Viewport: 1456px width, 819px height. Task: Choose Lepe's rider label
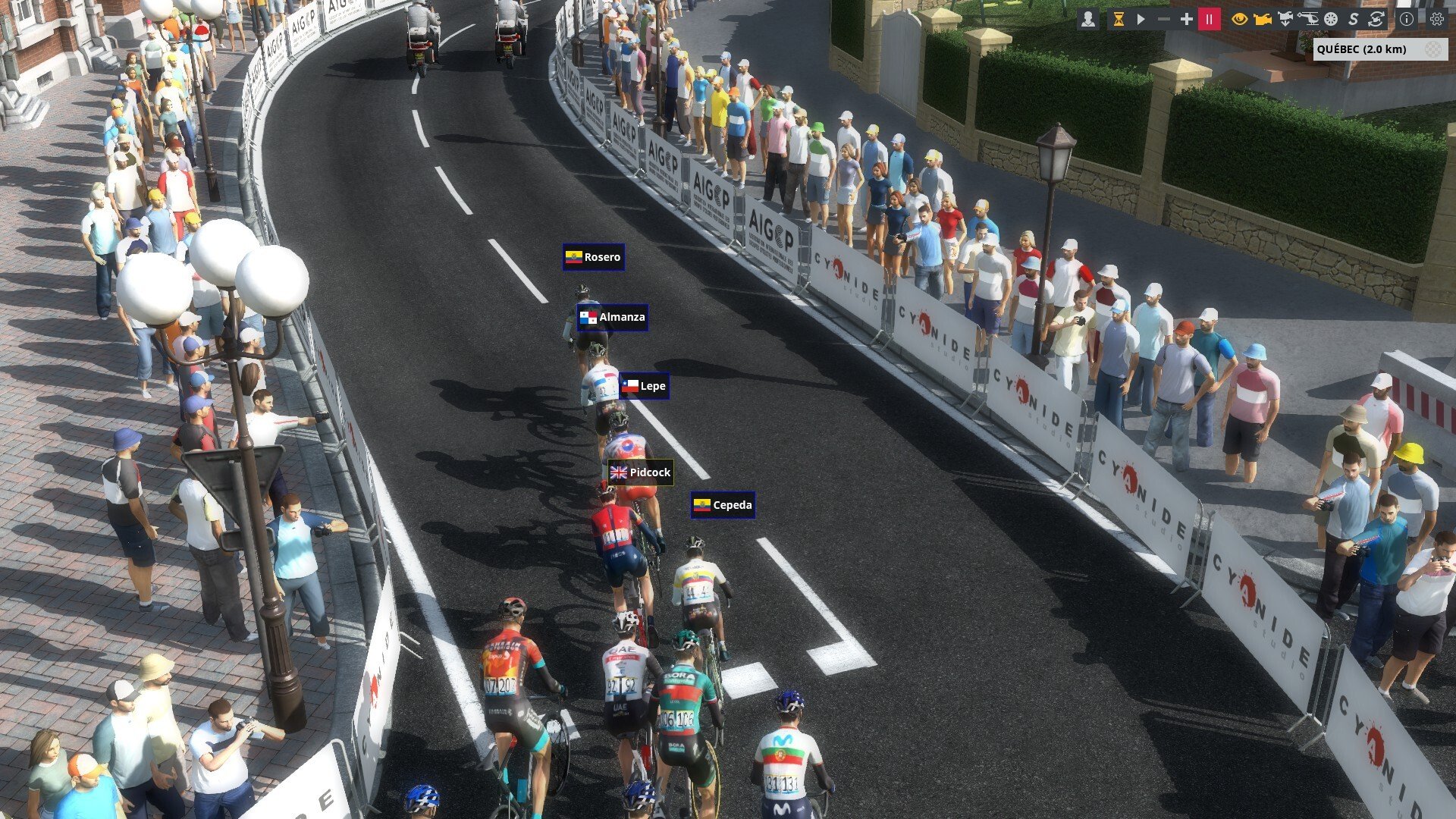coord(644,386)
